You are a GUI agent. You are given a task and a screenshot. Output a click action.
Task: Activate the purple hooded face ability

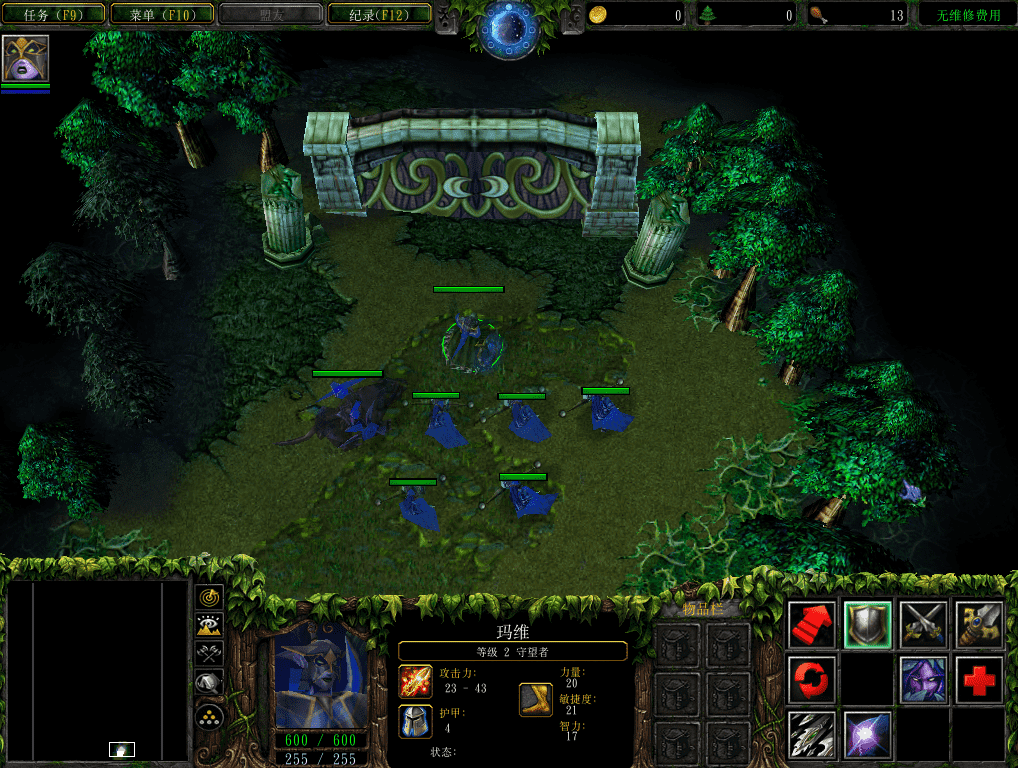click(923, 680)
